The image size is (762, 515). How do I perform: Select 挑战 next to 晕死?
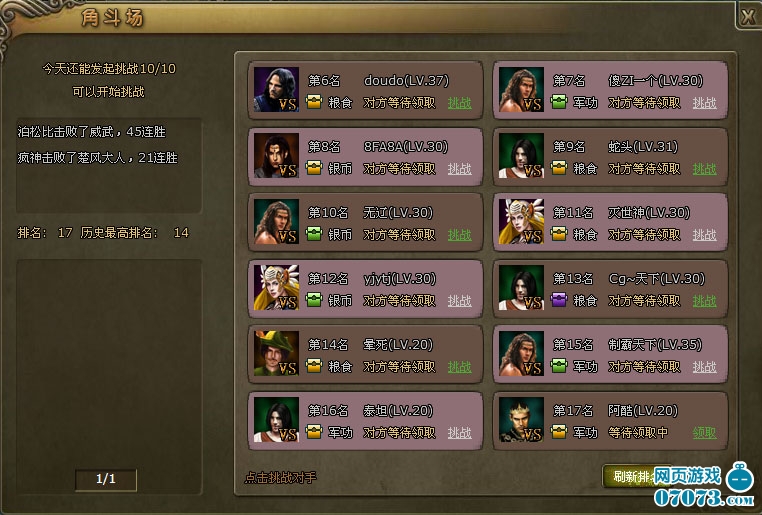(x=459, y=366)
